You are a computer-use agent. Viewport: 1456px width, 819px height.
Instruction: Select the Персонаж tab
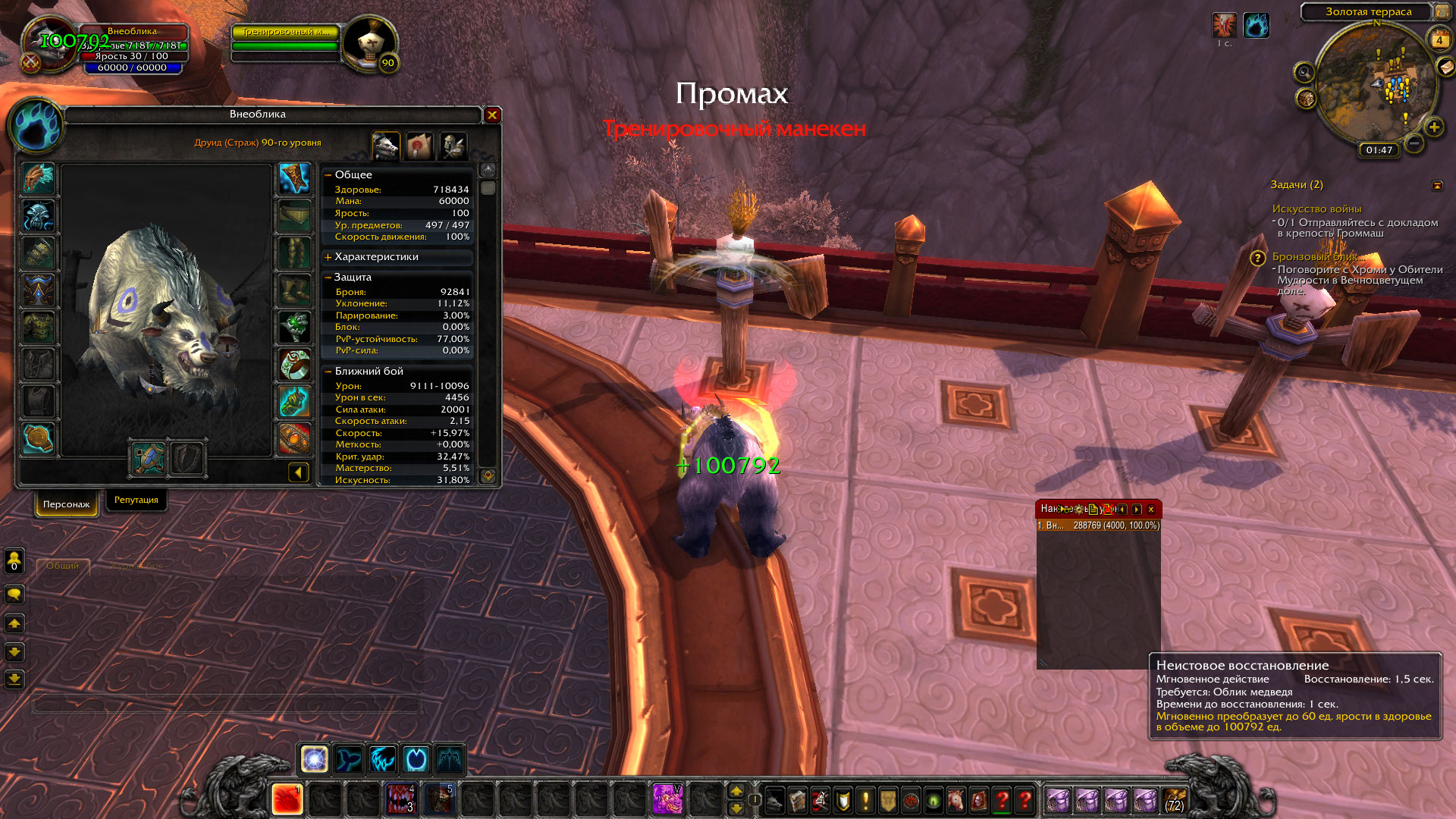(x=66, y=504)
